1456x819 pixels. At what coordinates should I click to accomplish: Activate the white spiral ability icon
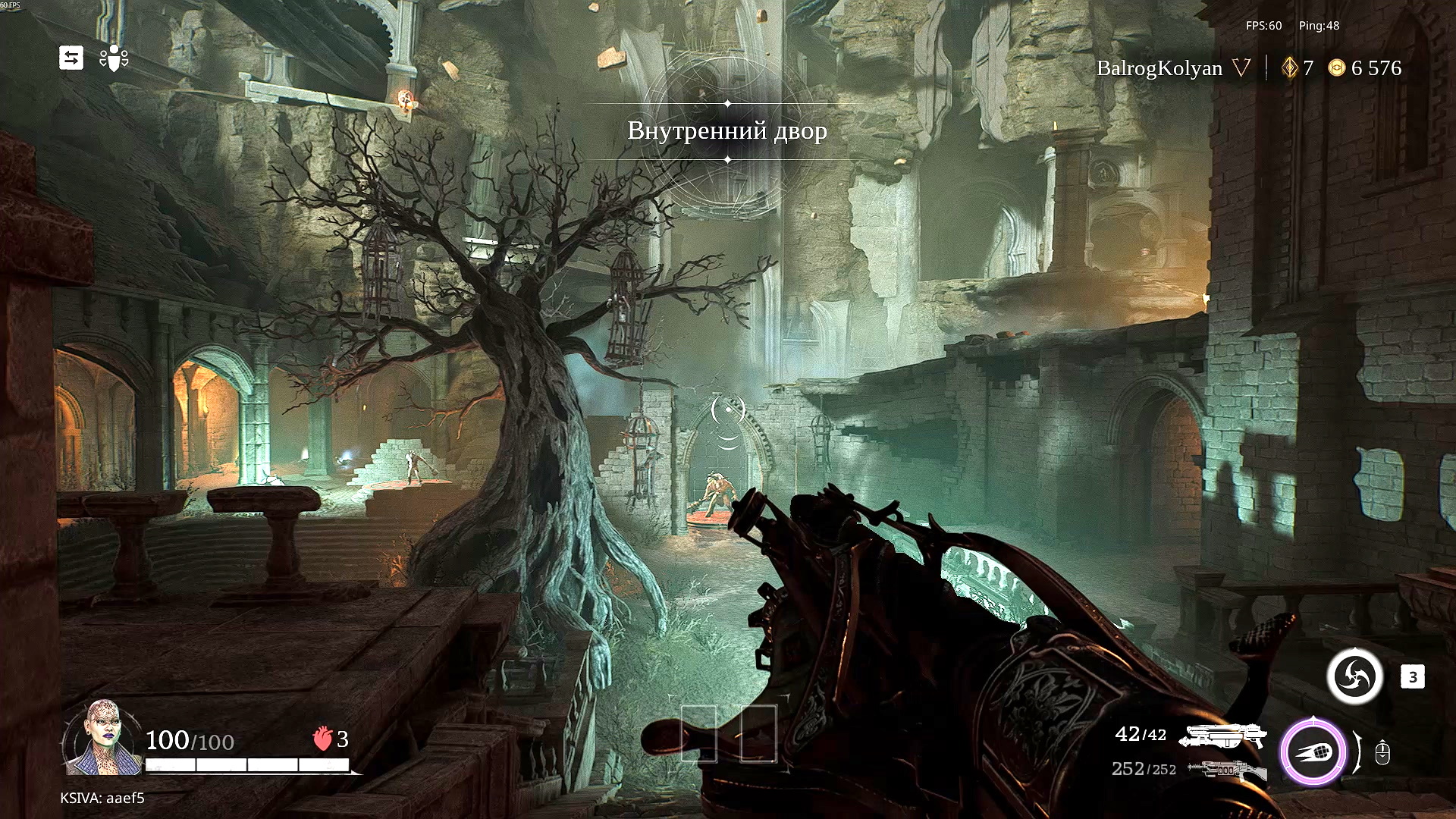[1354, 676]
